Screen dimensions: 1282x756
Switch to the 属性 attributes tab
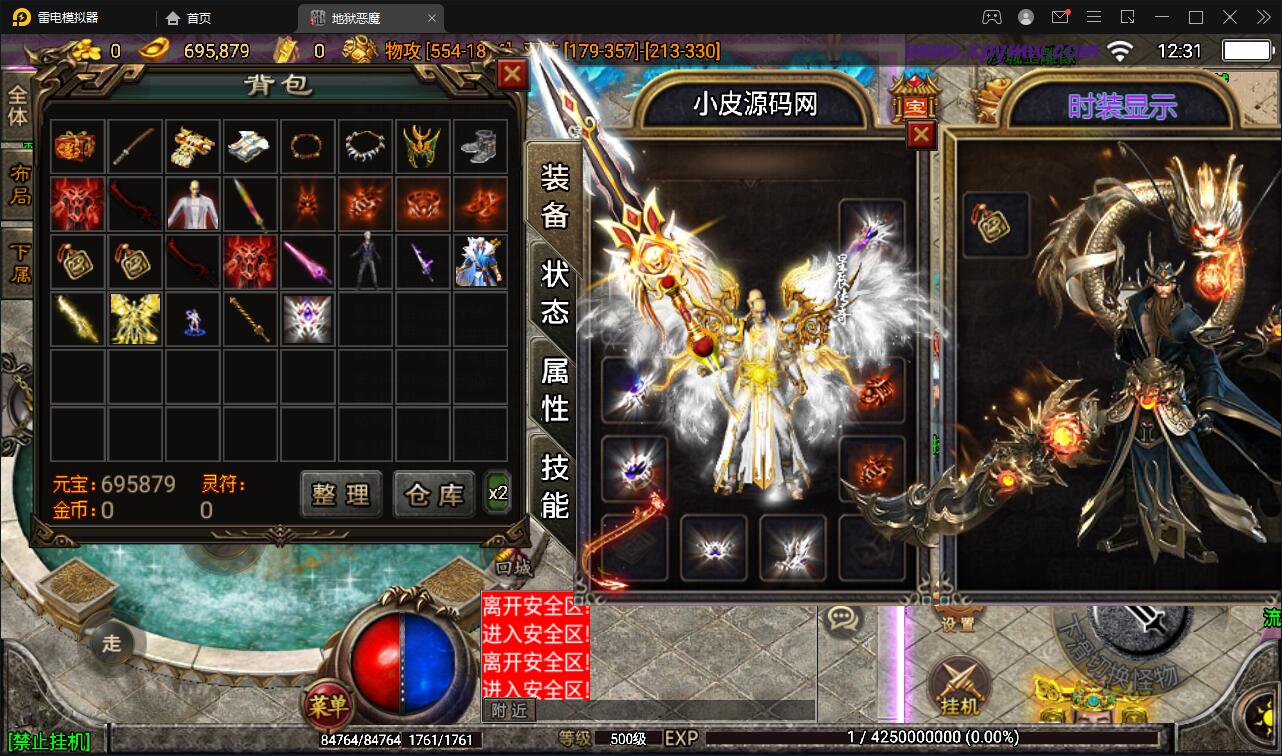[553, 389]
